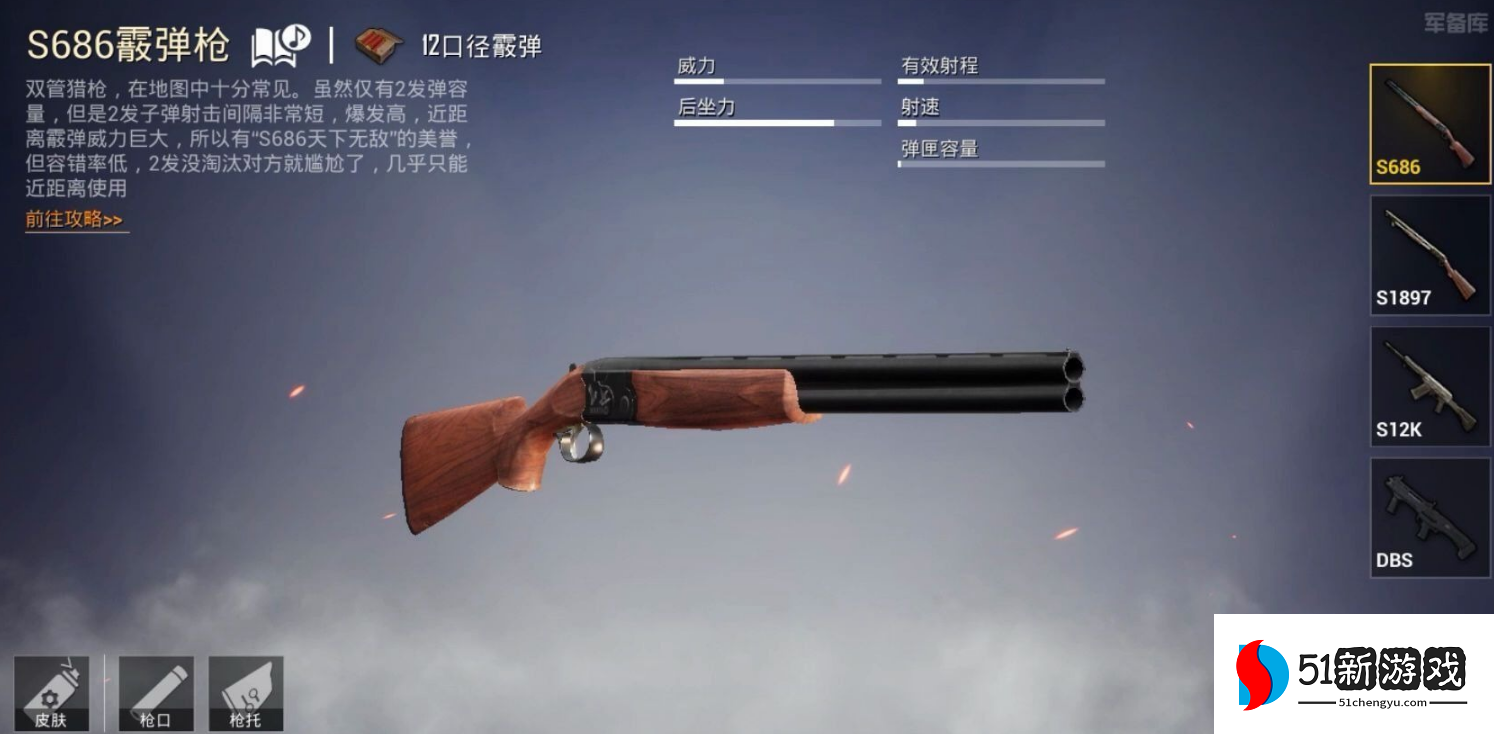Open the 枪口 muzzle attachment icon

(156, 690)
